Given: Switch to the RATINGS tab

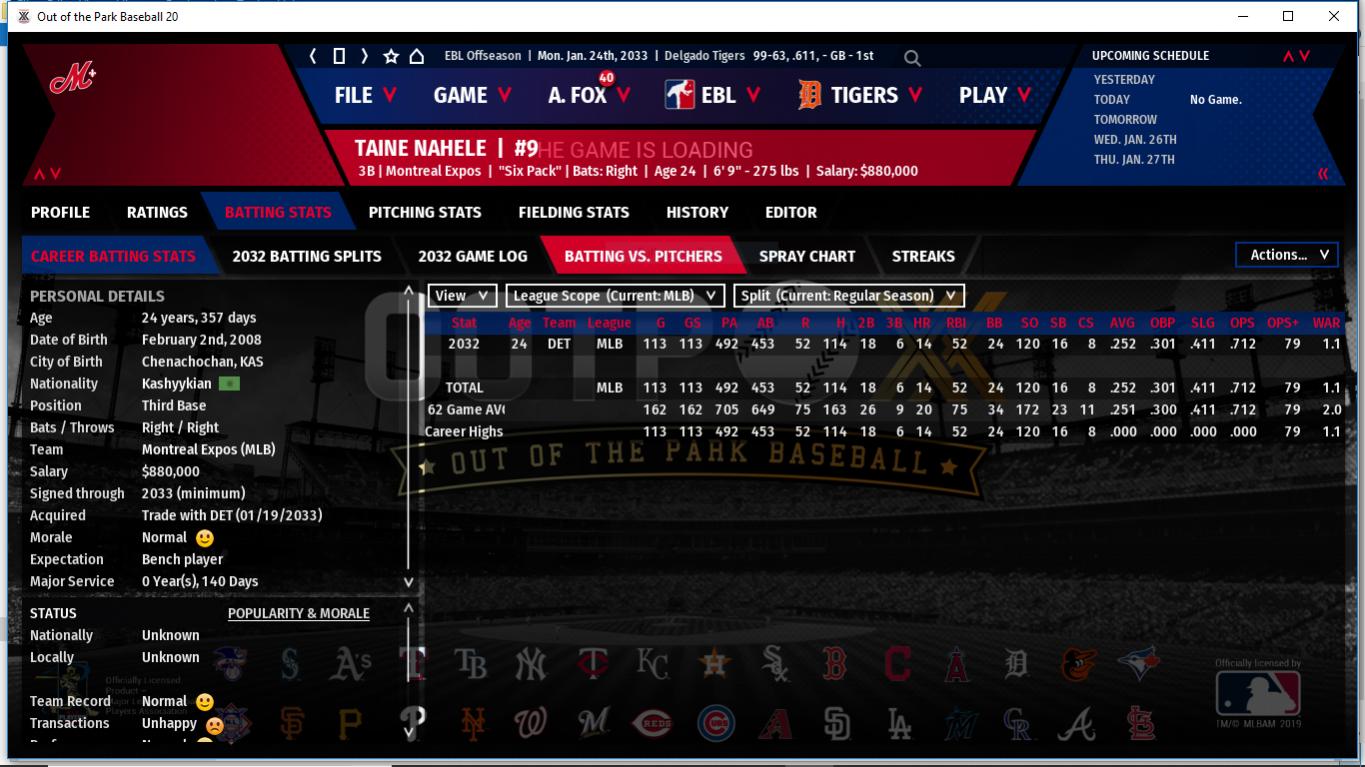Looking at the screenshot, I should [157, 212].
